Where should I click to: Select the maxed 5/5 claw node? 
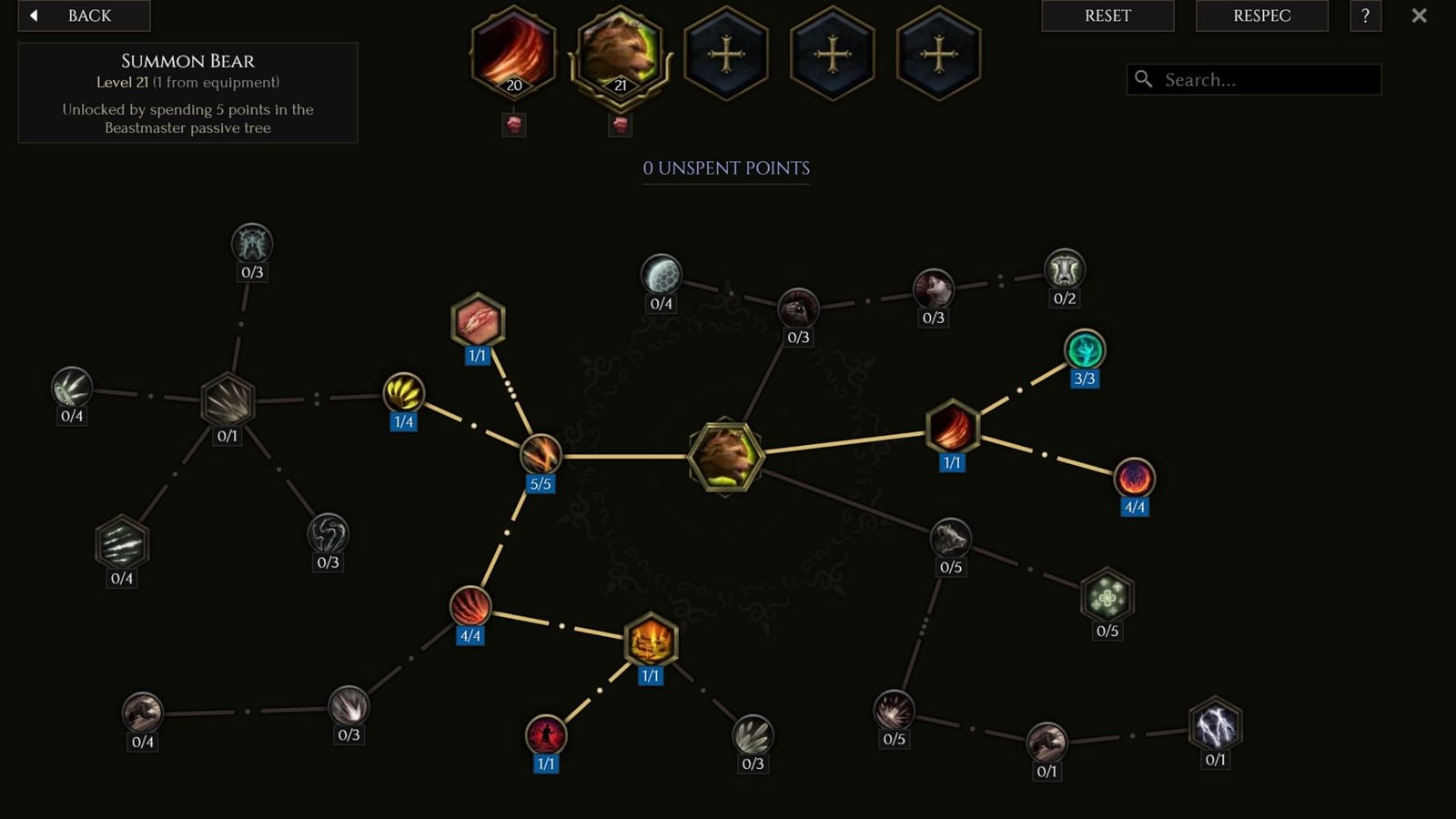(x=540, y=455)
